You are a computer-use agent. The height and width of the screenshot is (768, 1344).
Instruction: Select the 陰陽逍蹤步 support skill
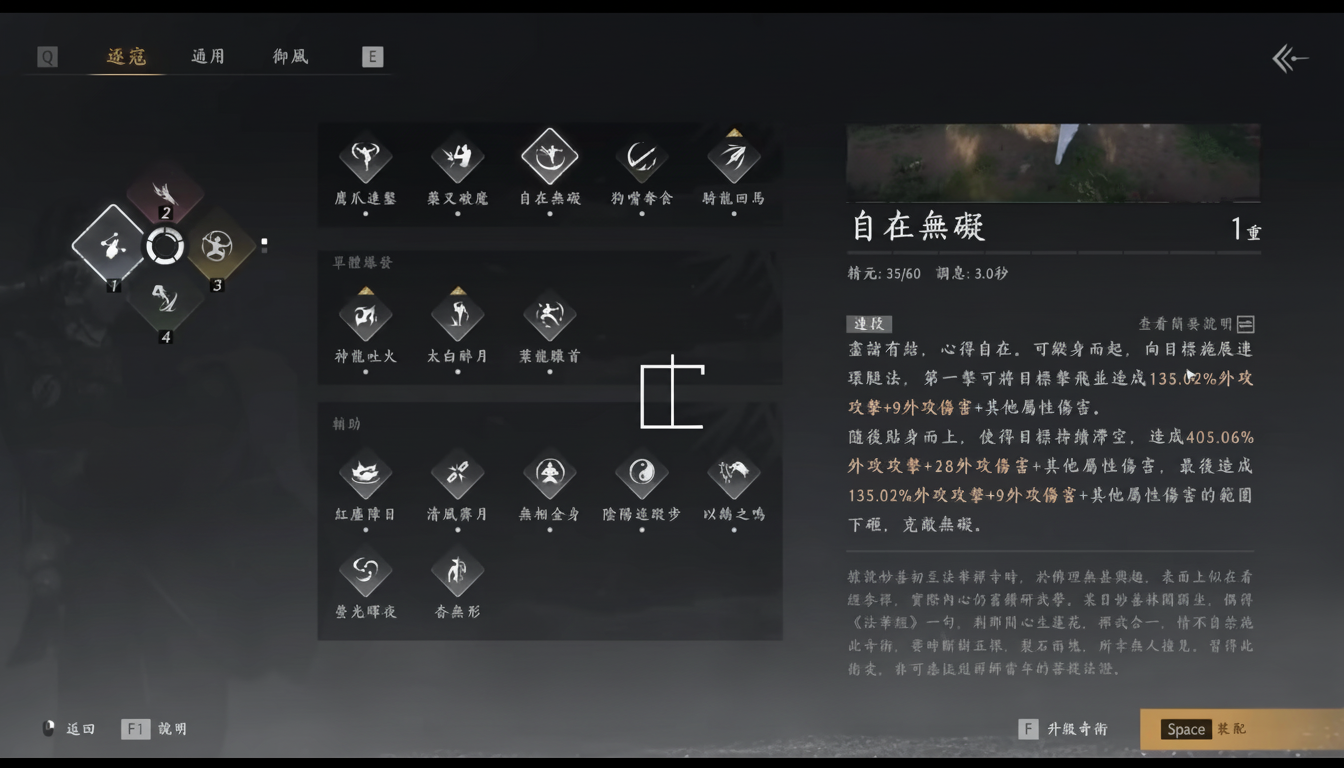(x=641, y=472)
